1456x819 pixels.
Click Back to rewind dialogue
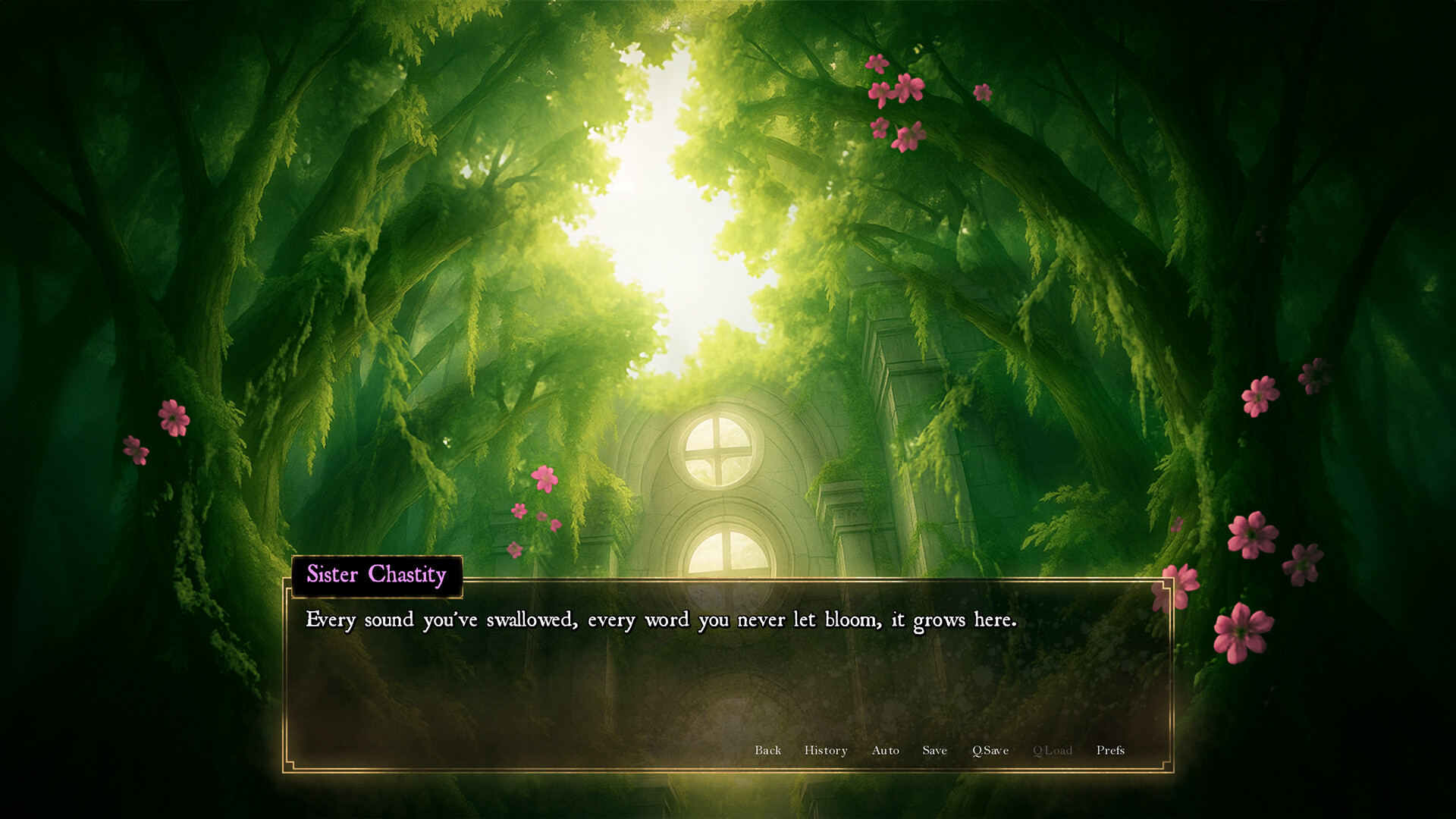[x=768, y=750]
